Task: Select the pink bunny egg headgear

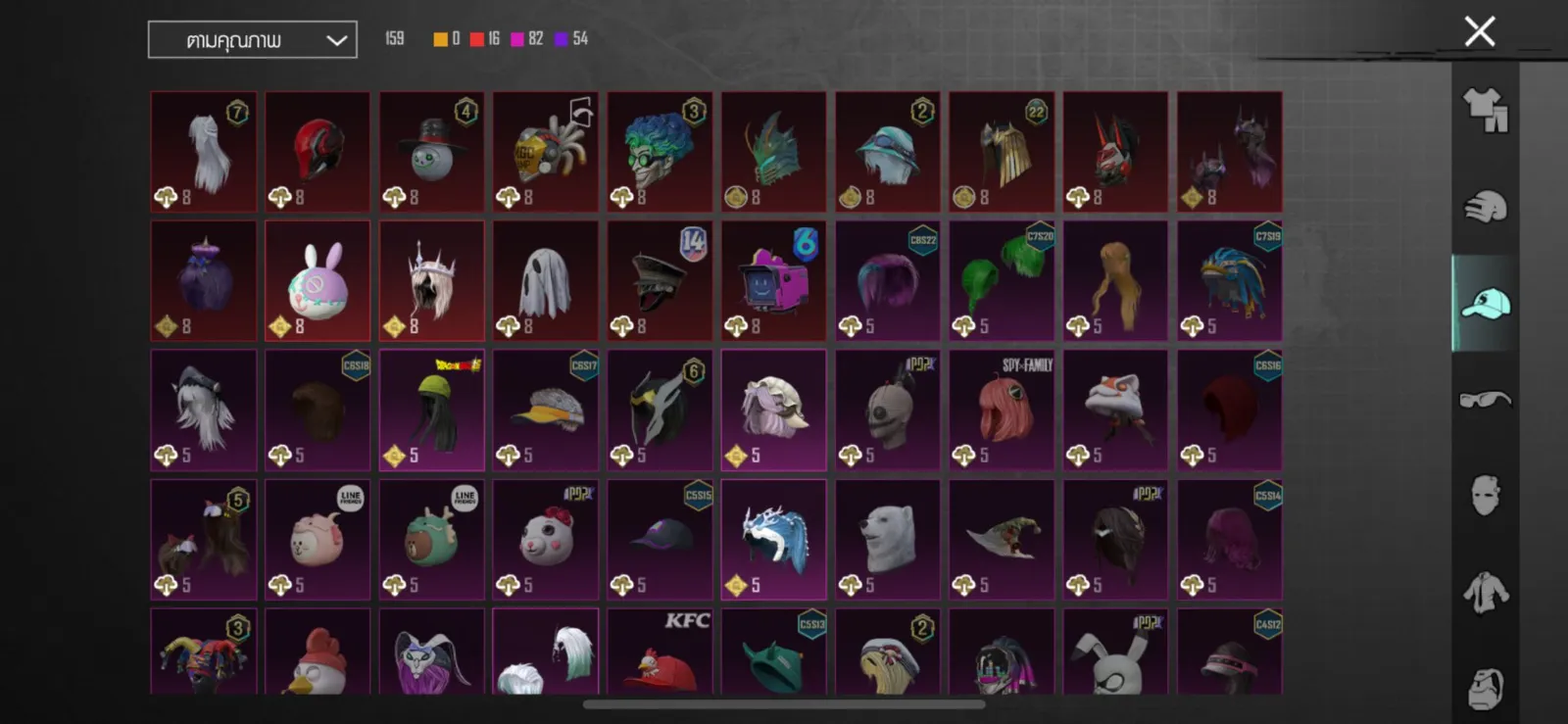Action: [x=318, y=281]
